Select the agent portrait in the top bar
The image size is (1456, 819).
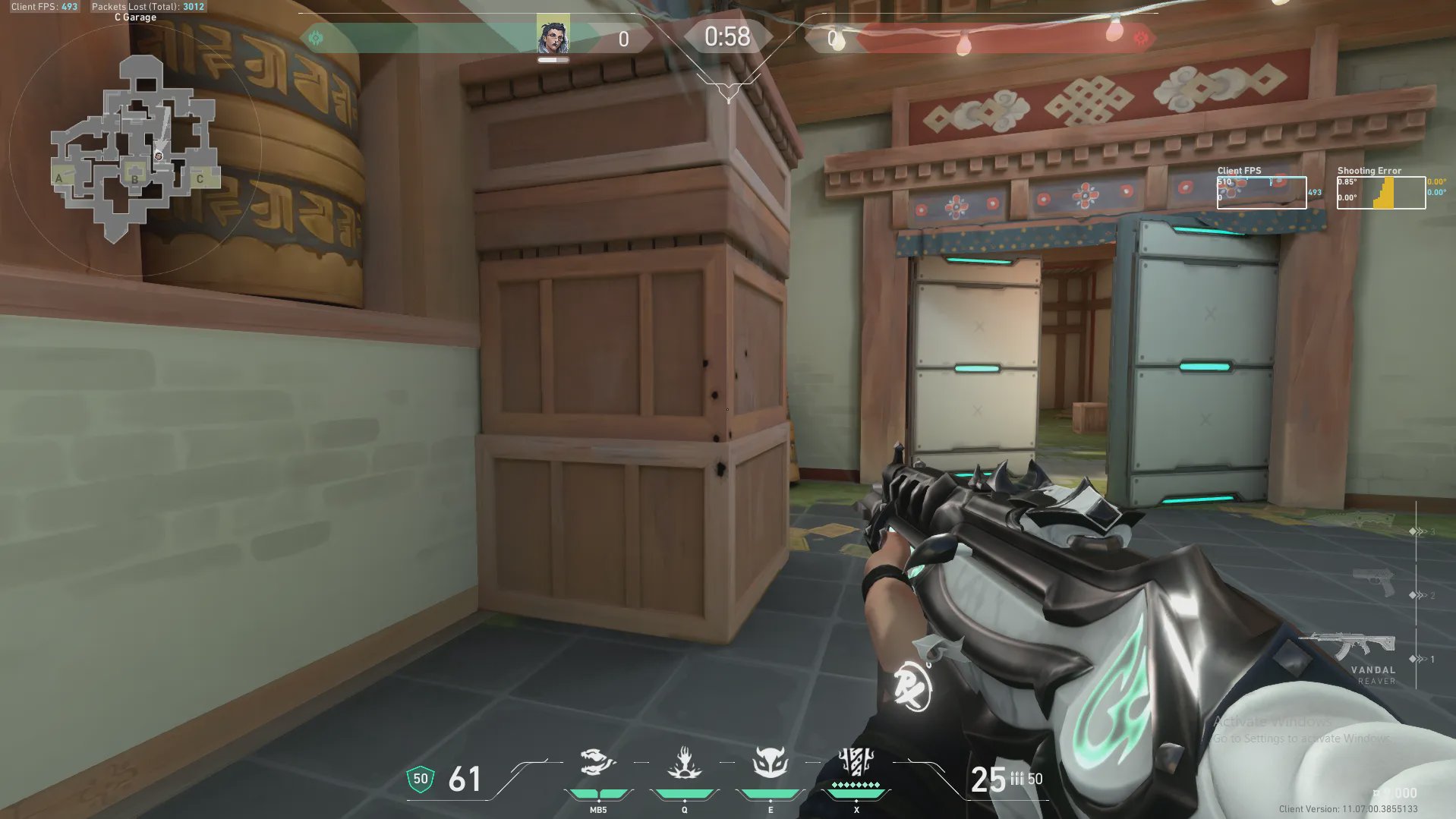[x=553, y=35]
